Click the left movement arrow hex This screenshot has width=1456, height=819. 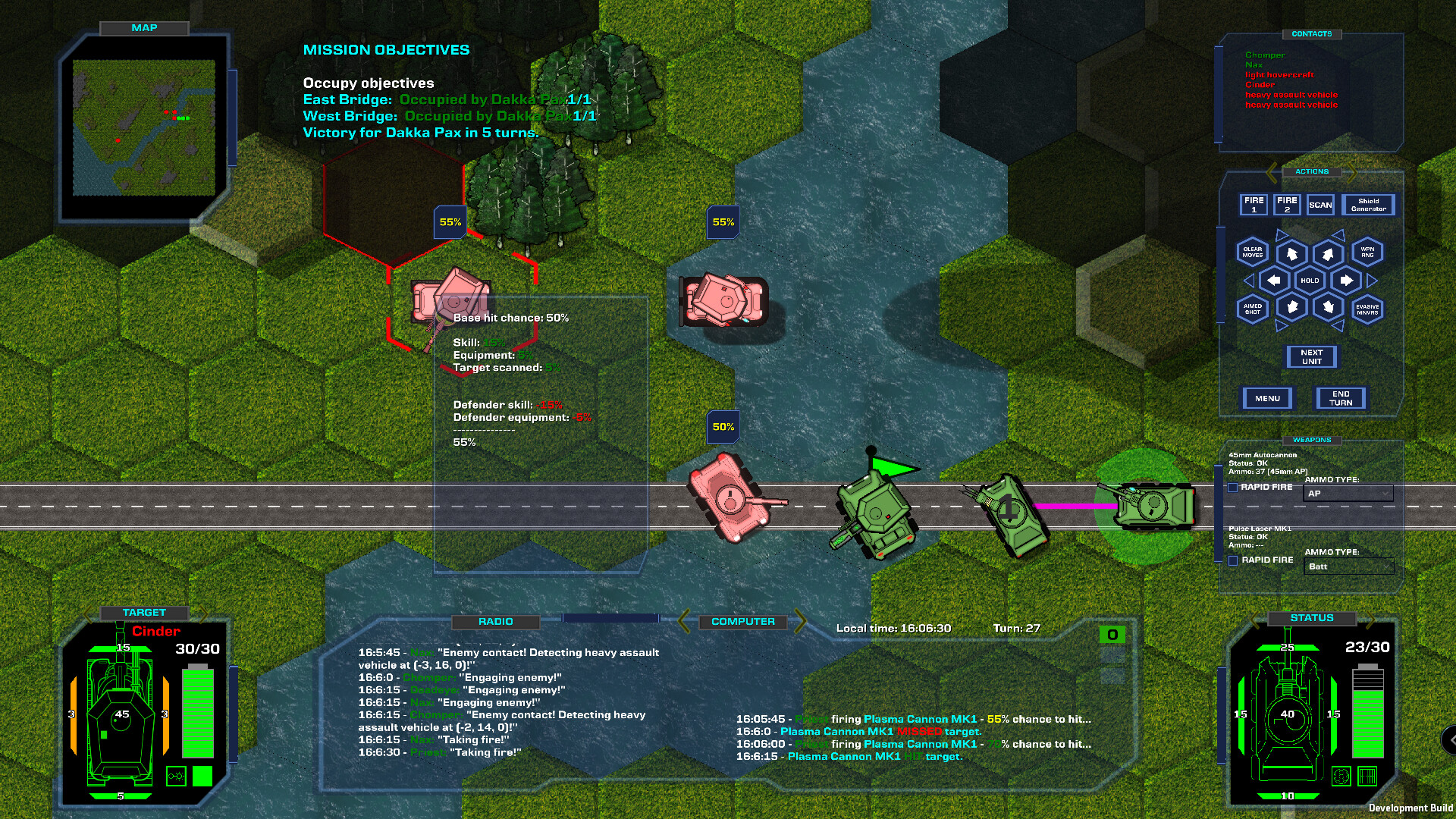pos(1272,281)
